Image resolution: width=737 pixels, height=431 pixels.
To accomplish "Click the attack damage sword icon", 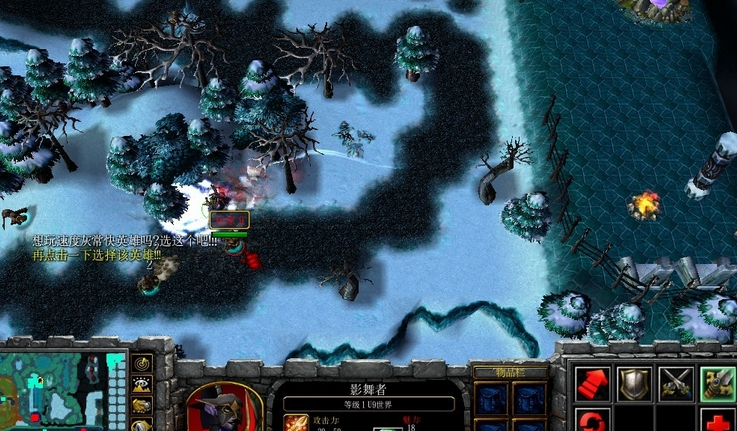I will (x=297, y=422).
